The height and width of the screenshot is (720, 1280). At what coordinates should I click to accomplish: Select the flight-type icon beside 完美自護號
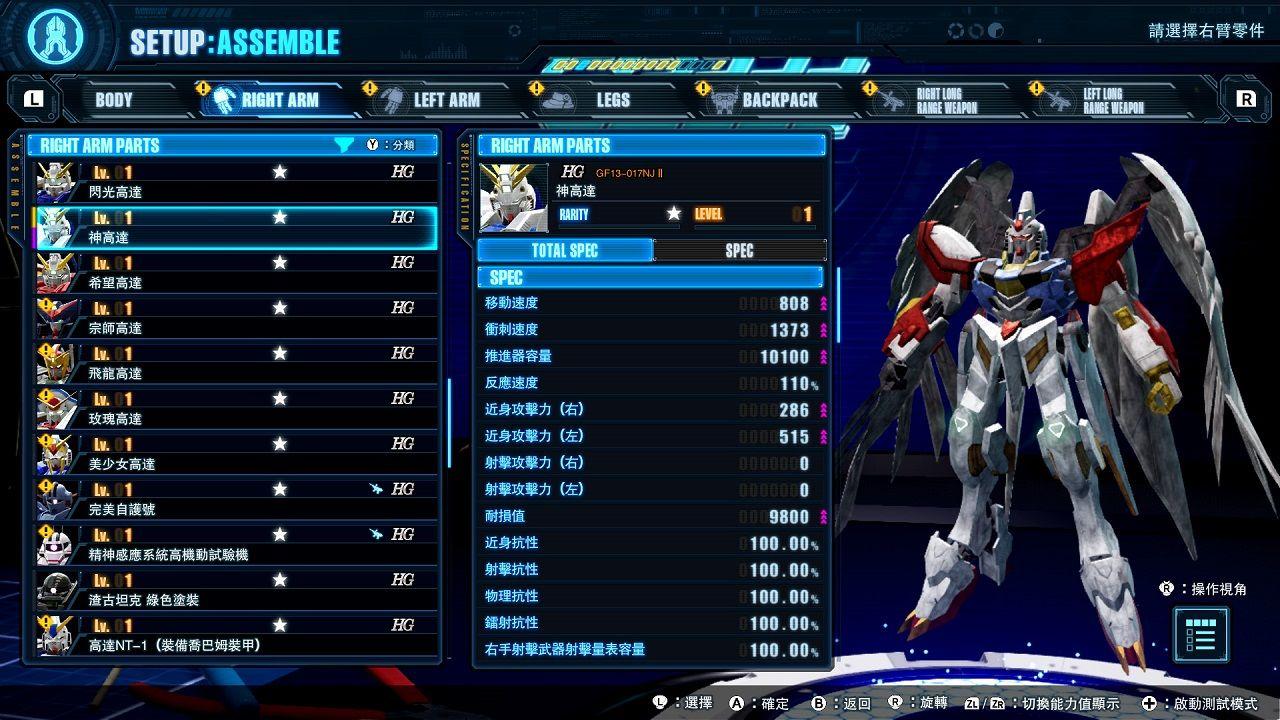point(375,488)
